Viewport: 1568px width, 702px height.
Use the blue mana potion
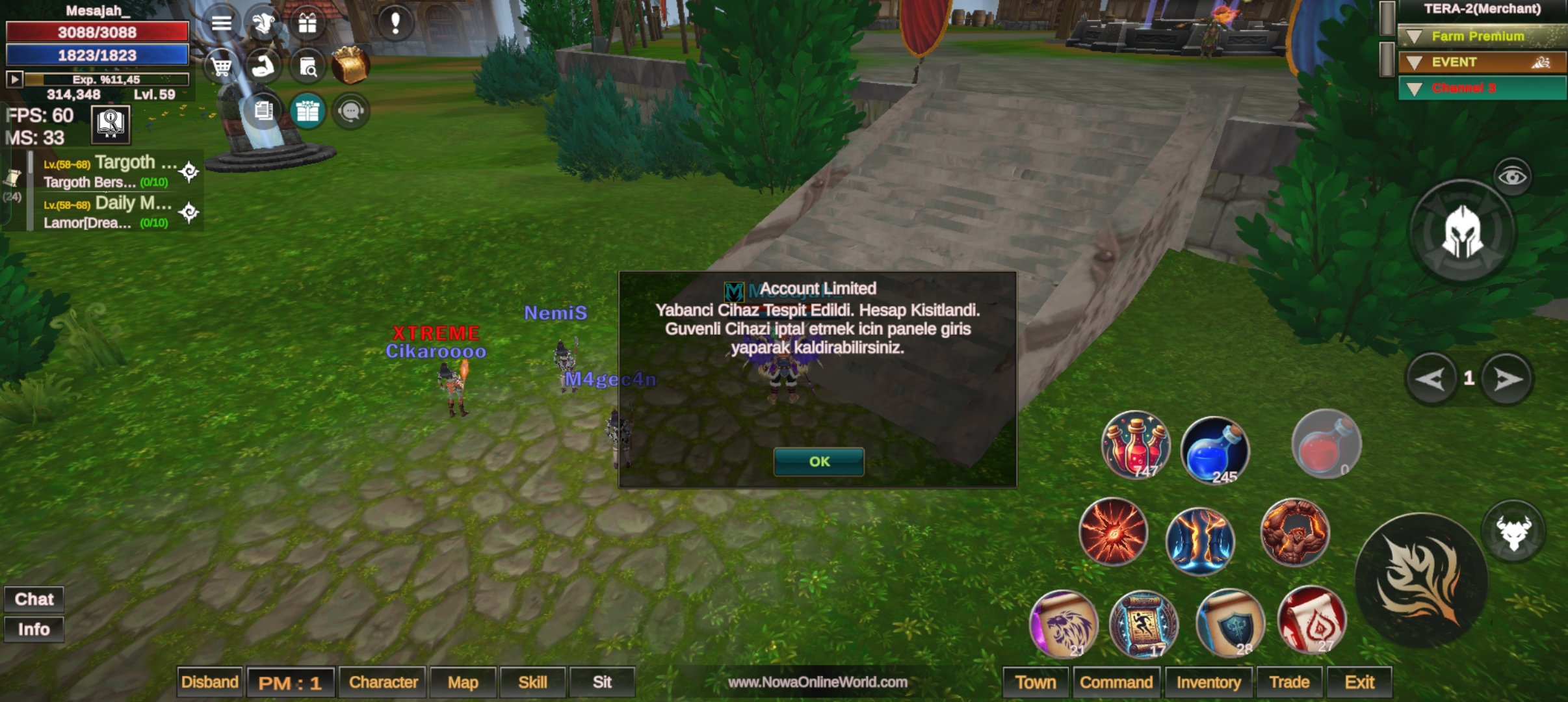click(1214, 450)
